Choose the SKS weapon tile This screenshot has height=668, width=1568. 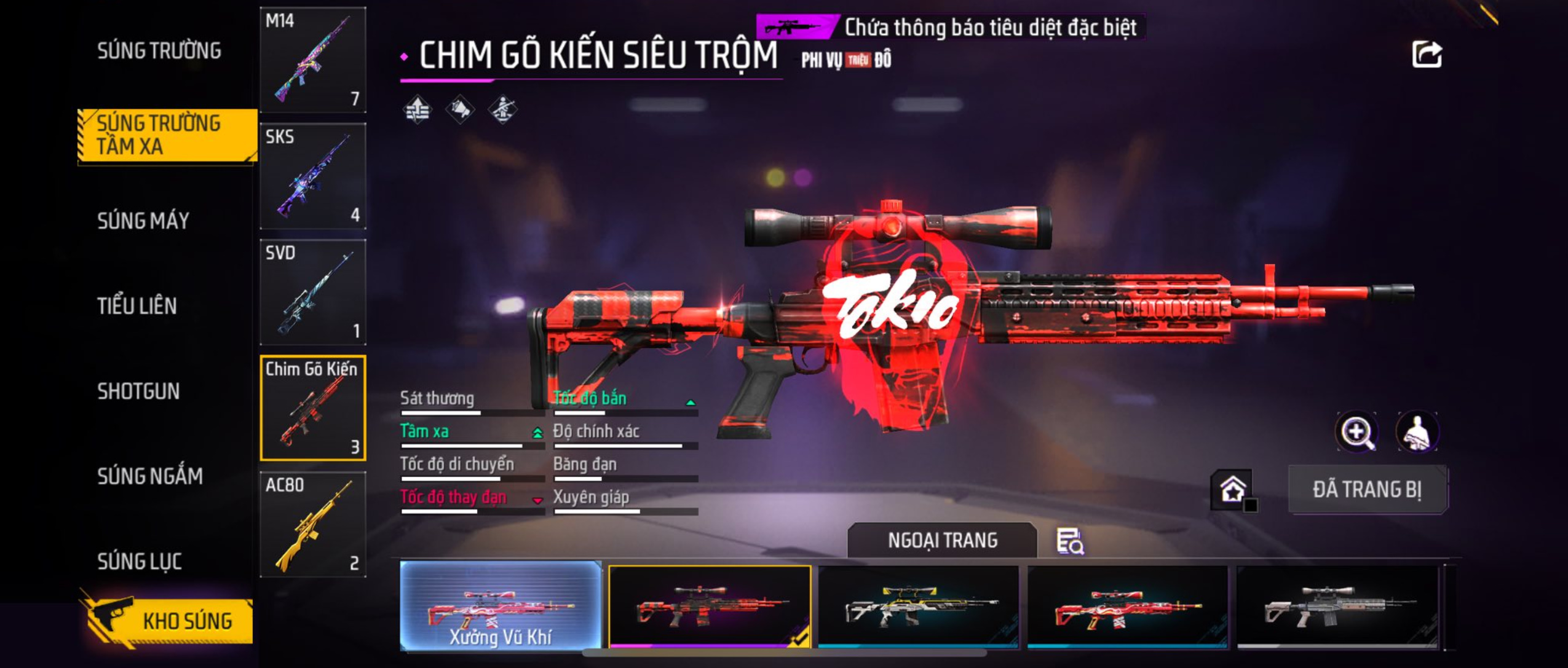coord(312,176)
